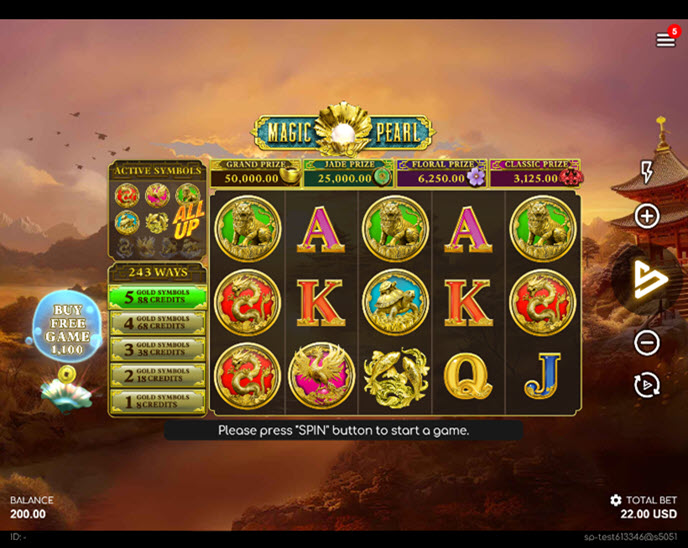Toggle the lightning bolt turbo mode

point(647,171)
